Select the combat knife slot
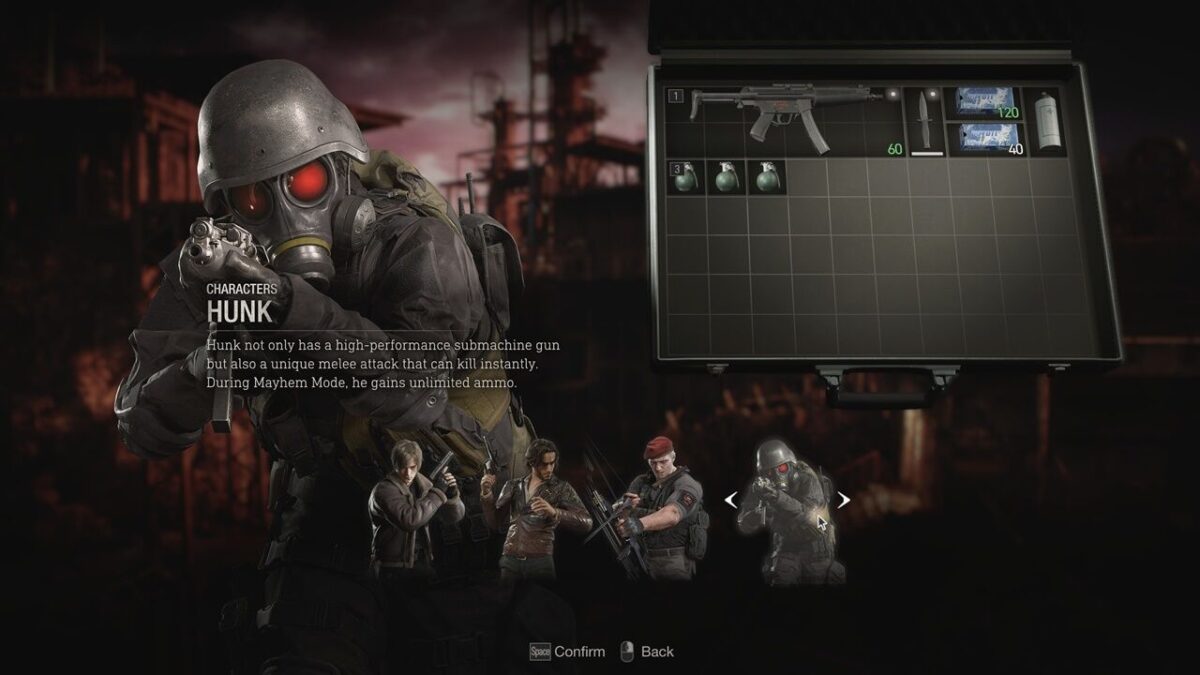The height and width of the screenshot is (675, 1200). point(924,122)
